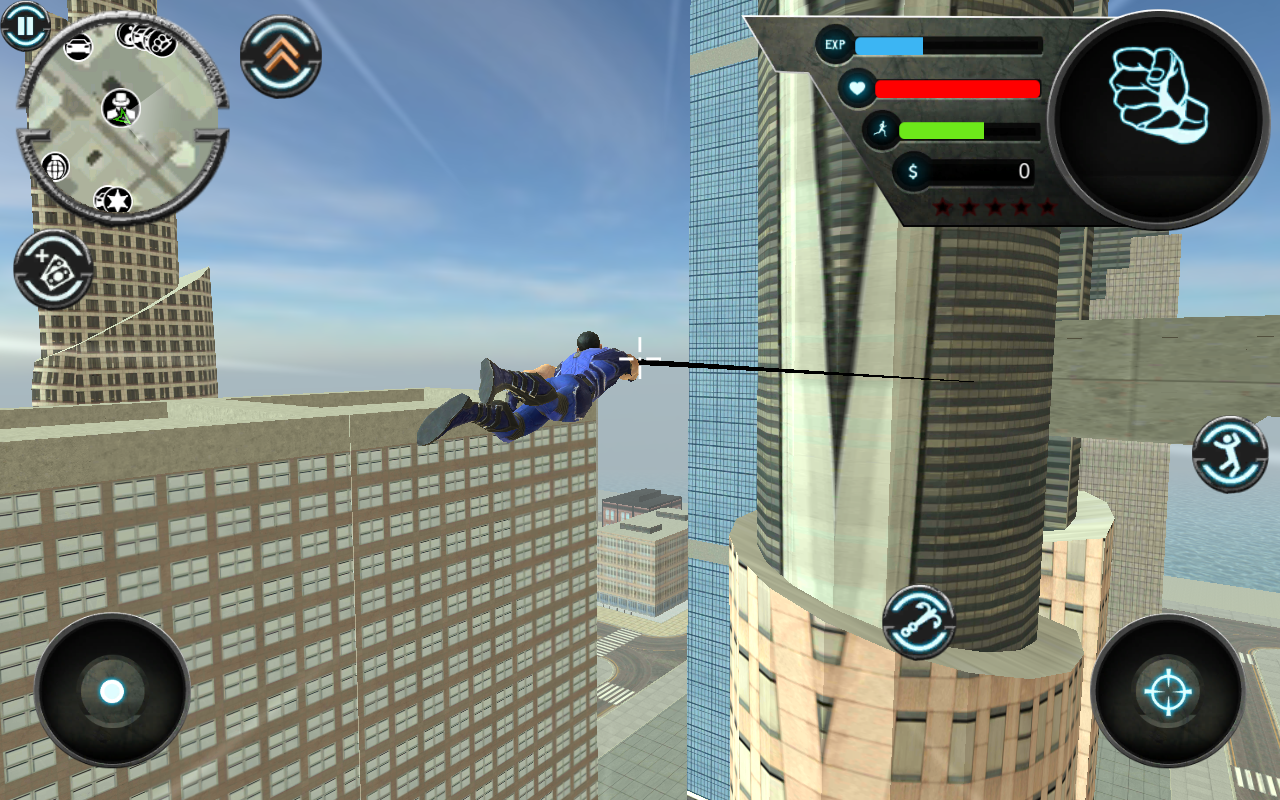Tap the green stamina bar

[x=940, y=129]
